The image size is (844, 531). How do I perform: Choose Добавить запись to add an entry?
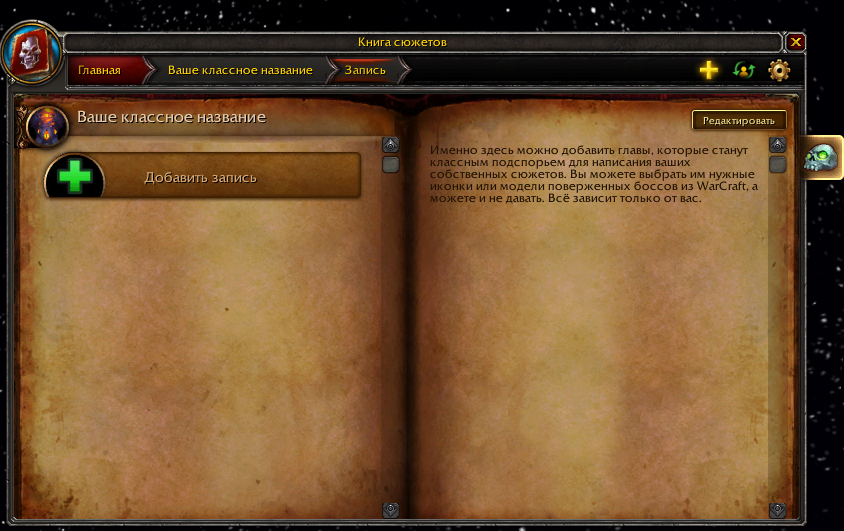pos(201,177)
